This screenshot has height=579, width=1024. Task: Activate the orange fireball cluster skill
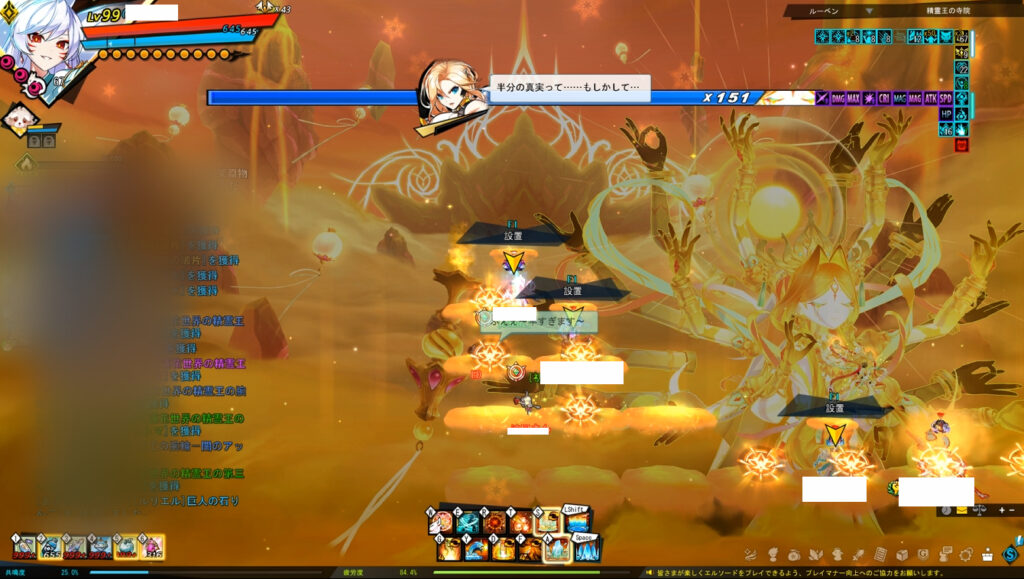(x=522, y=523)
